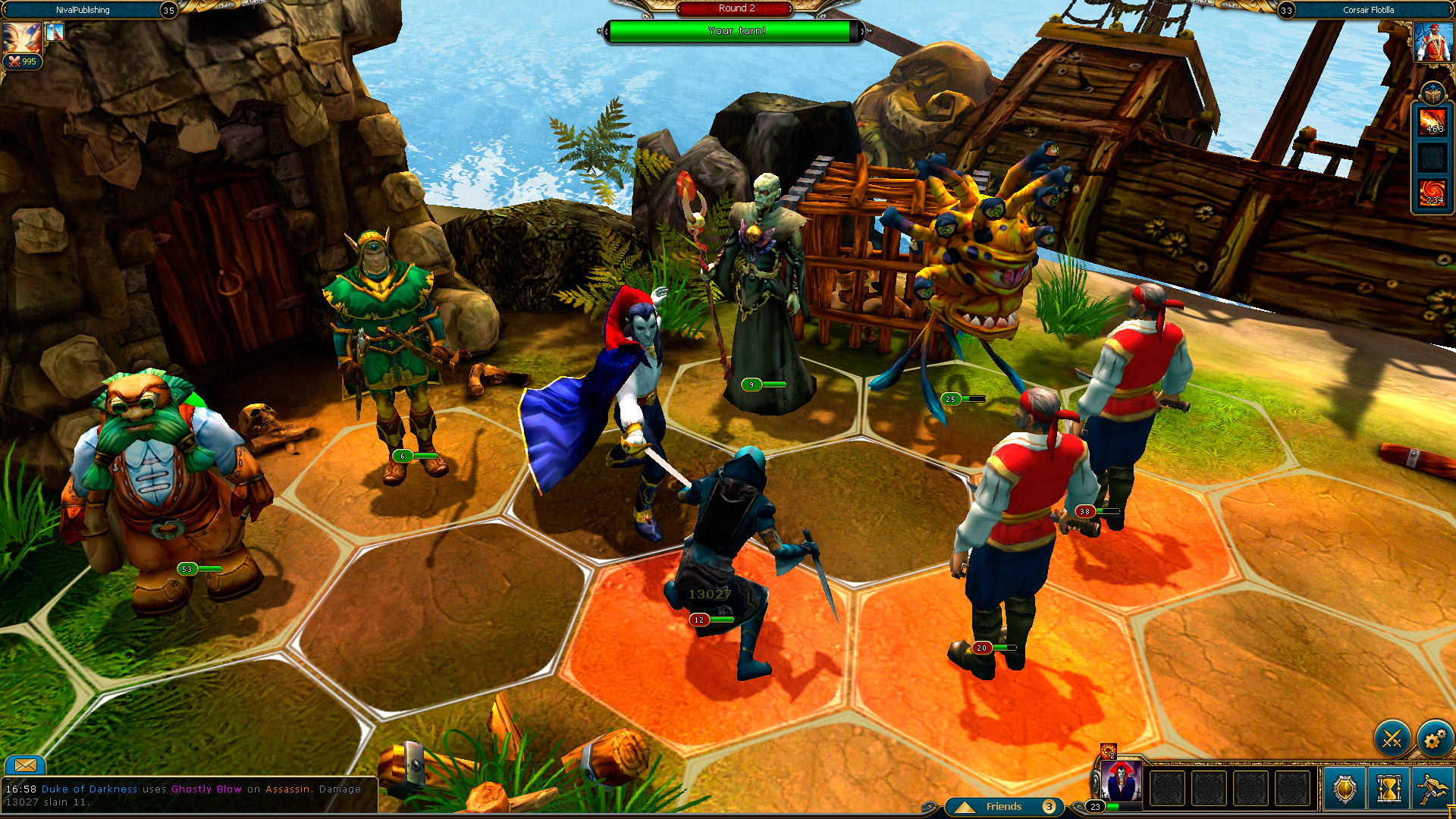
Task: Click the hourglass Wait action
Action: coord(1389,789)
